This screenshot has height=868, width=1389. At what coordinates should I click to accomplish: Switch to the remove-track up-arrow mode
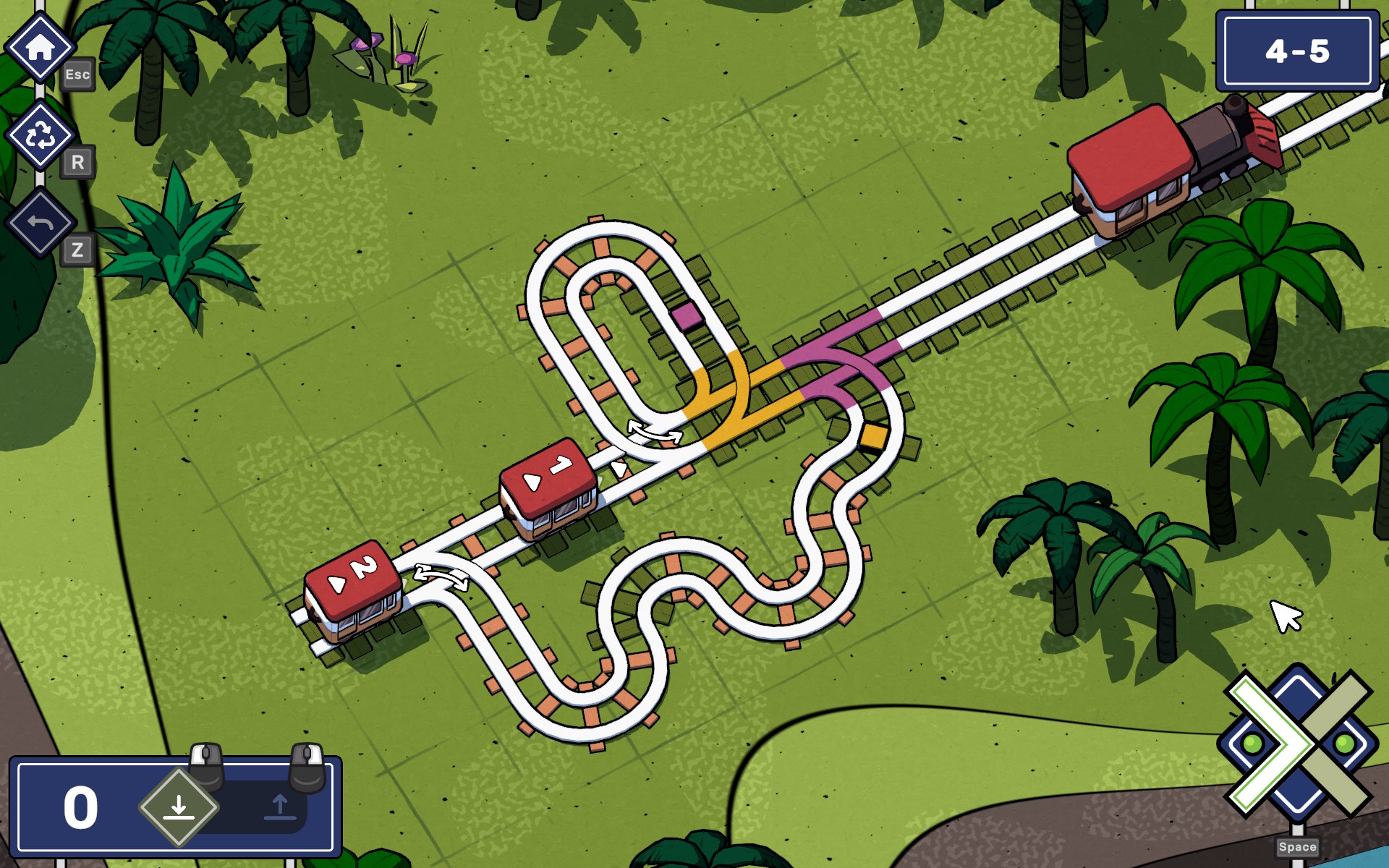coord(280,807)
